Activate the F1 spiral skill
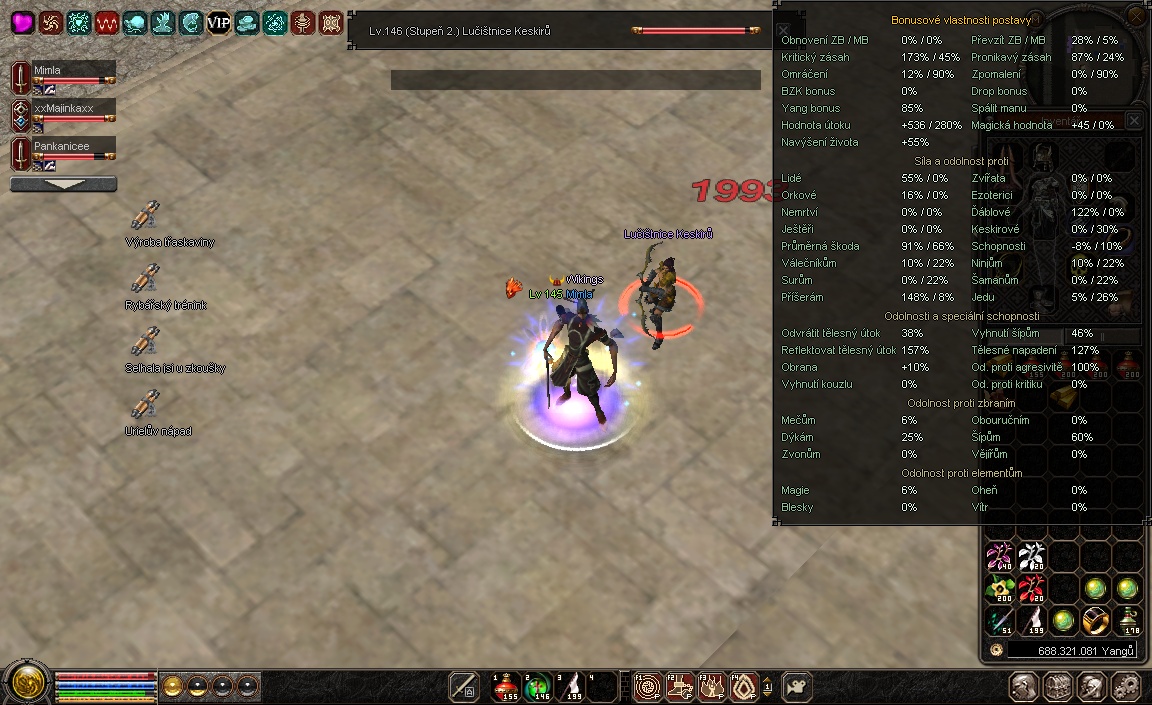The width and height of the screenshot is (1152, 705). pos(648,686)
